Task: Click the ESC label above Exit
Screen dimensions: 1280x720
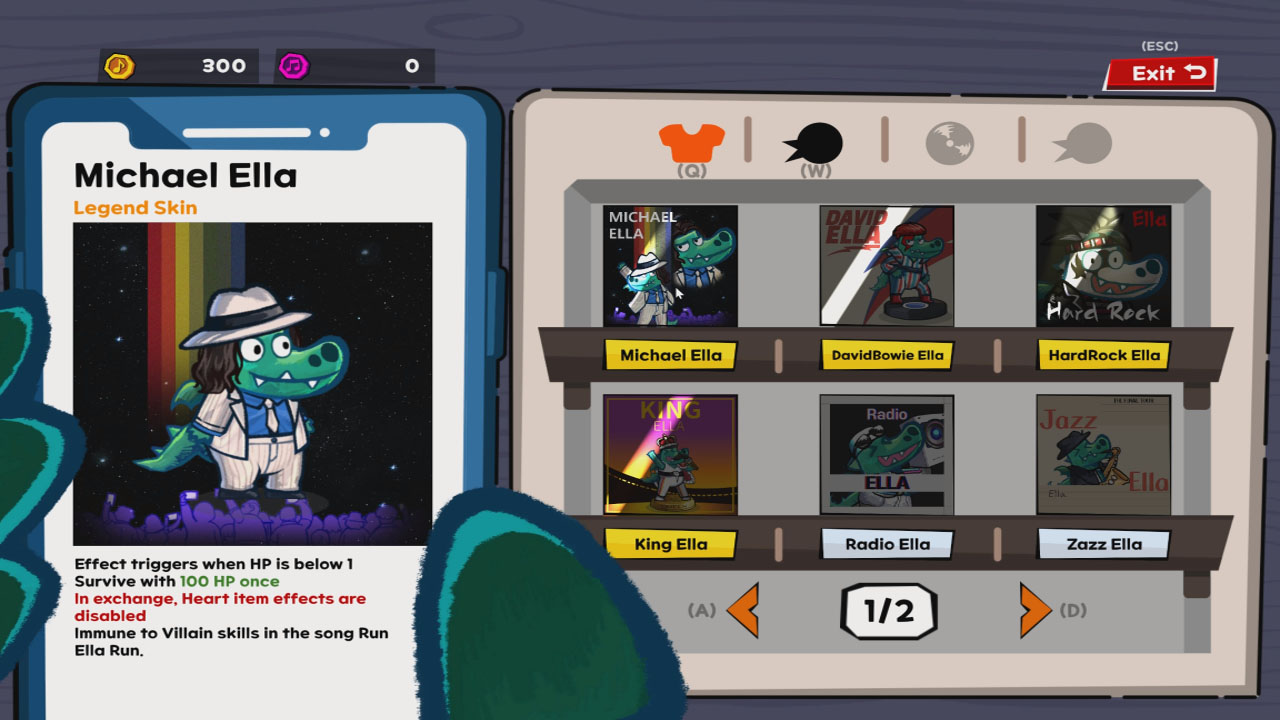Action: [1162, 45]
